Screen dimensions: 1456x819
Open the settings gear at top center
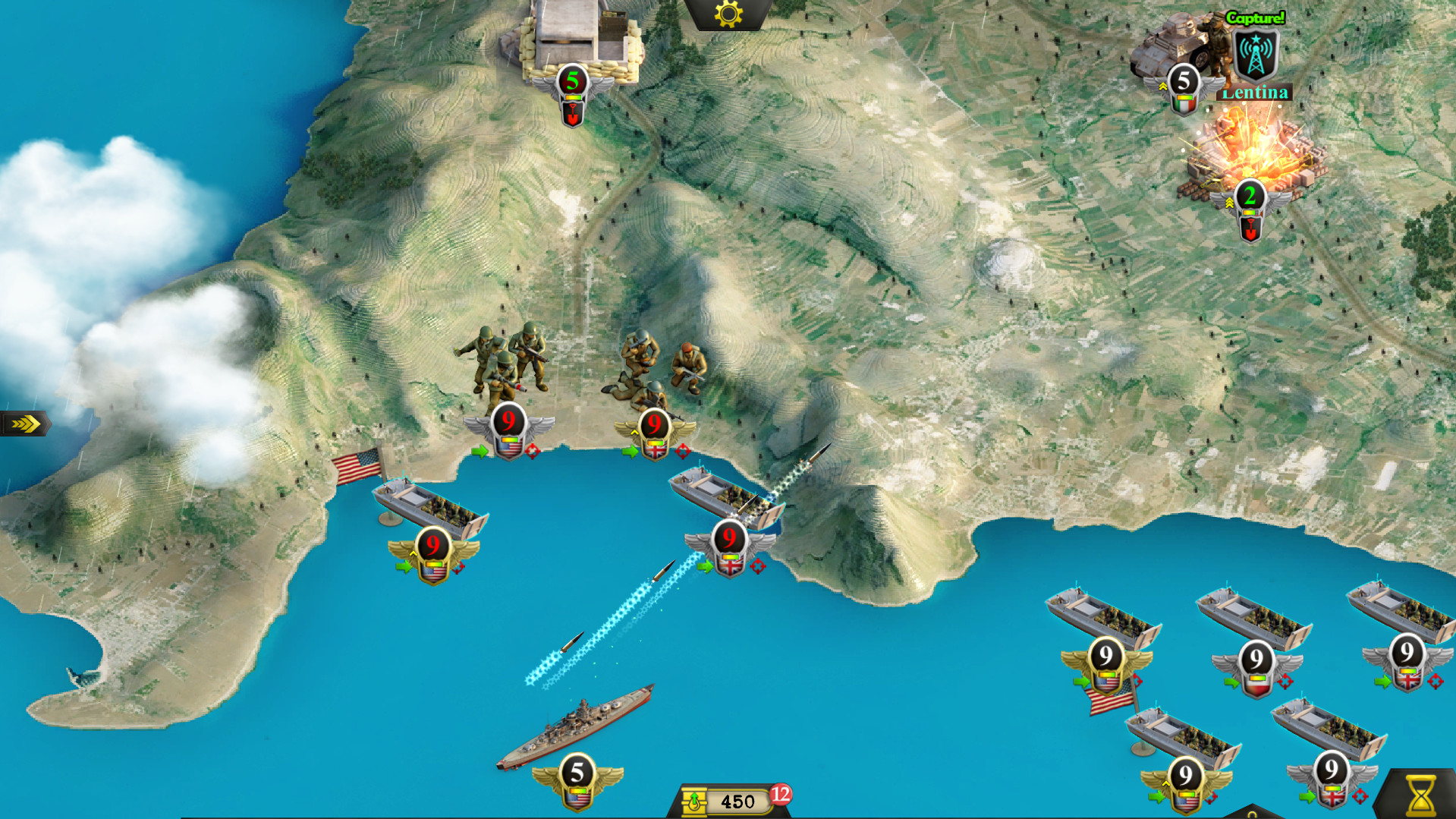(727, 15)
